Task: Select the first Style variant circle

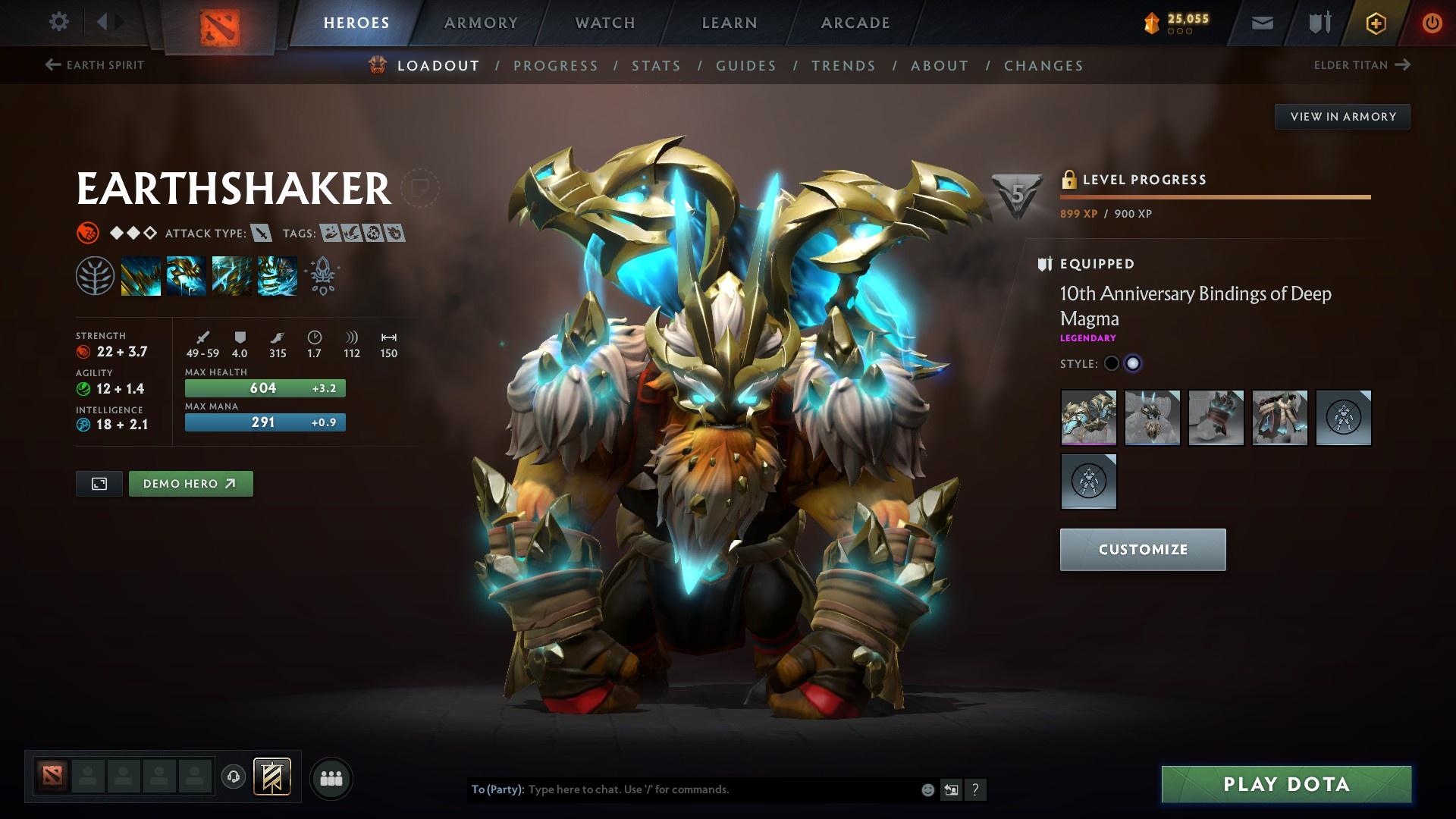Action: coord(1112,364)
